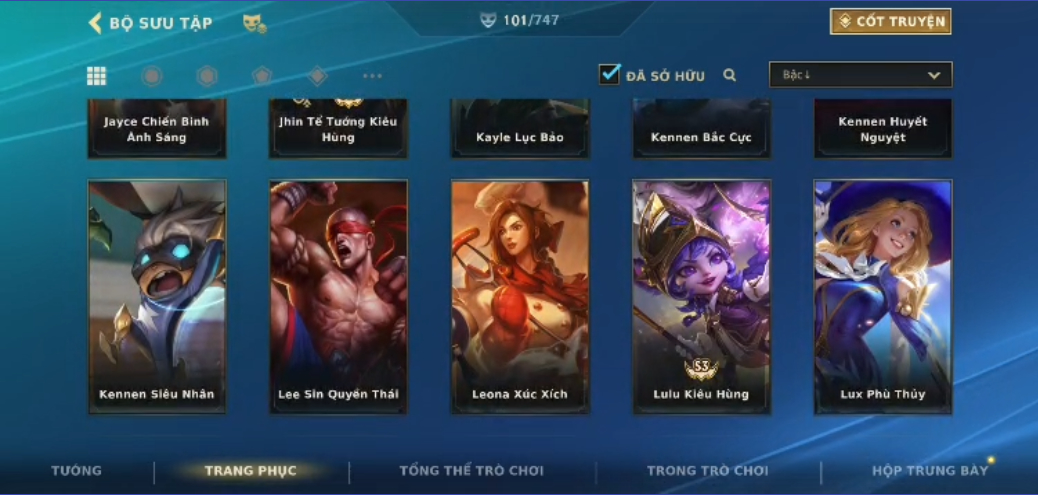1038x495 pixels.
Task: Open the Trong Trò Chơi tab
Action: pyautogui.click(x=708, y=470)
